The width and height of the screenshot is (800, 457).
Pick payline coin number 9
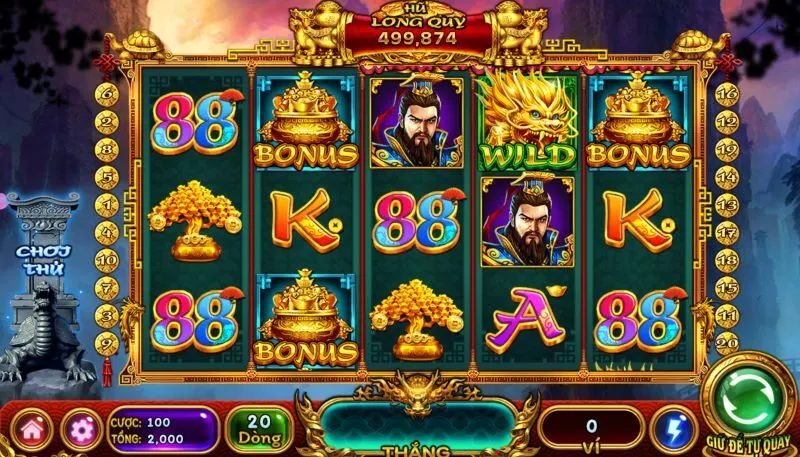click(109, 339)
